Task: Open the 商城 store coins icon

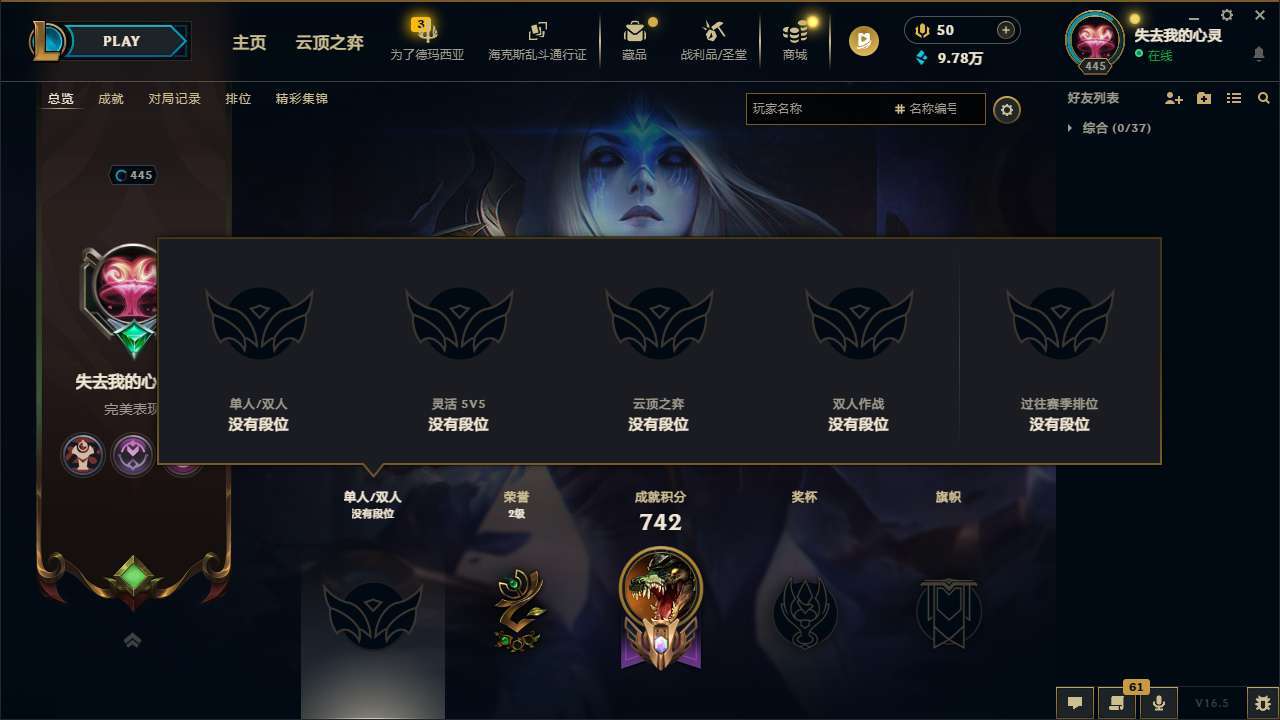Action: pyautogui.click(x=794, y=33)
